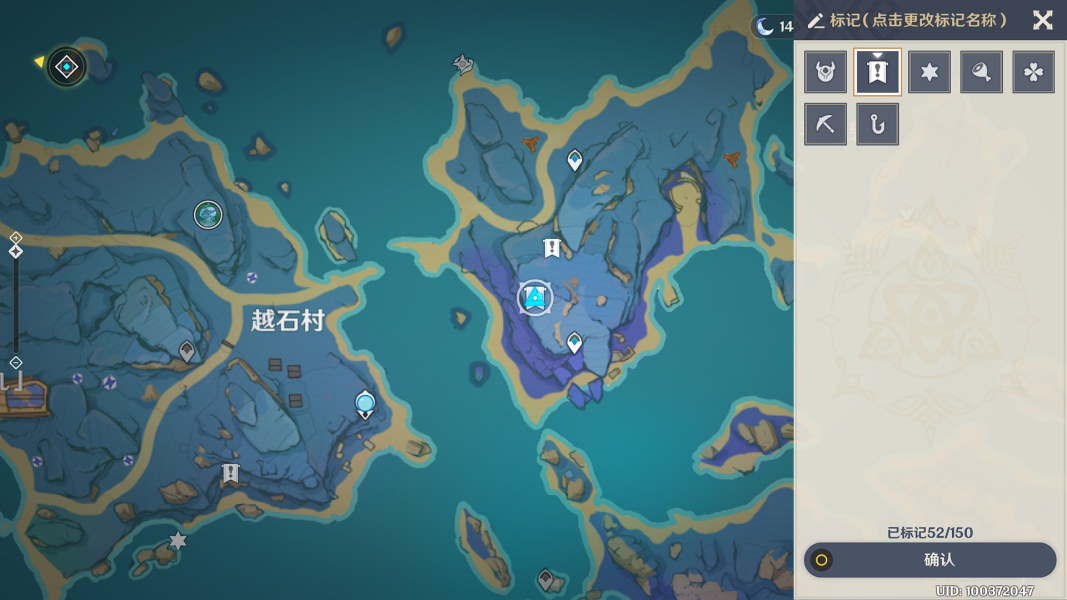Click the diamond compass icon in top-left corner
1067x600 pixels.
(67, 67)
